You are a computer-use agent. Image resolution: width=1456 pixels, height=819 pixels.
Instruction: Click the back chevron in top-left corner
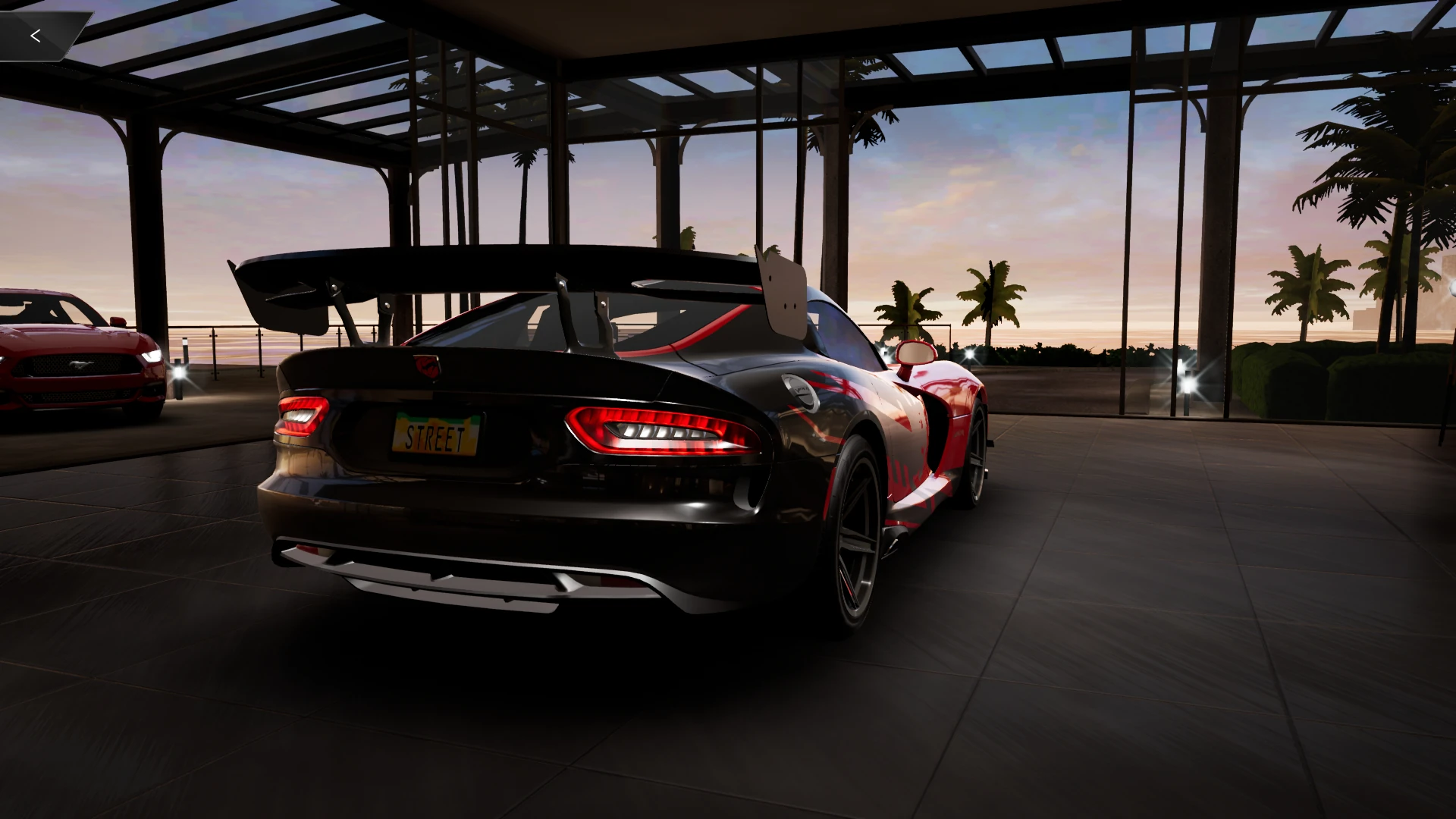tap(35, 35)
